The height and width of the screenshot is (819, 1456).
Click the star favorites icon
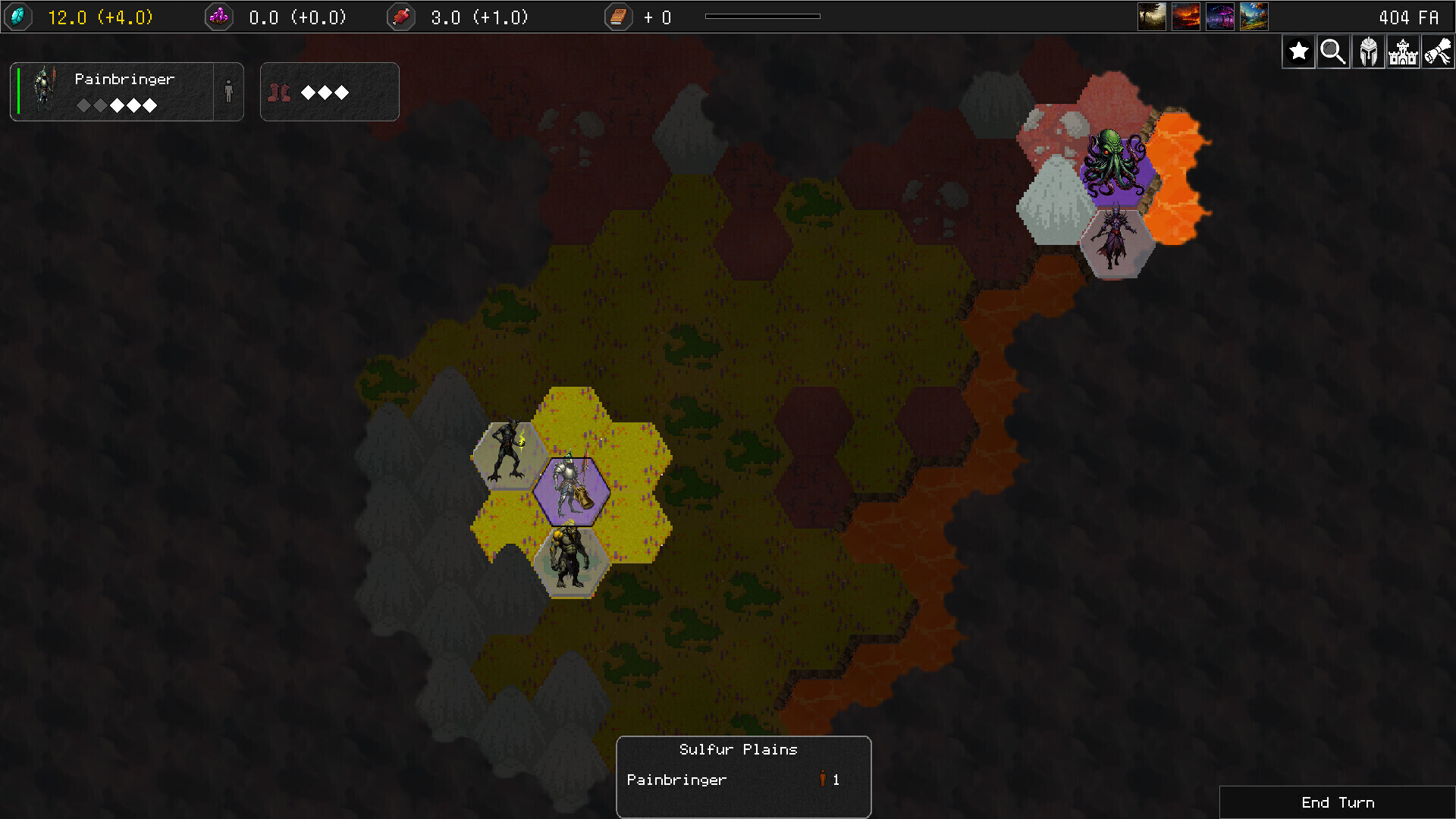pyautogui.click(x=1298, y=52)
